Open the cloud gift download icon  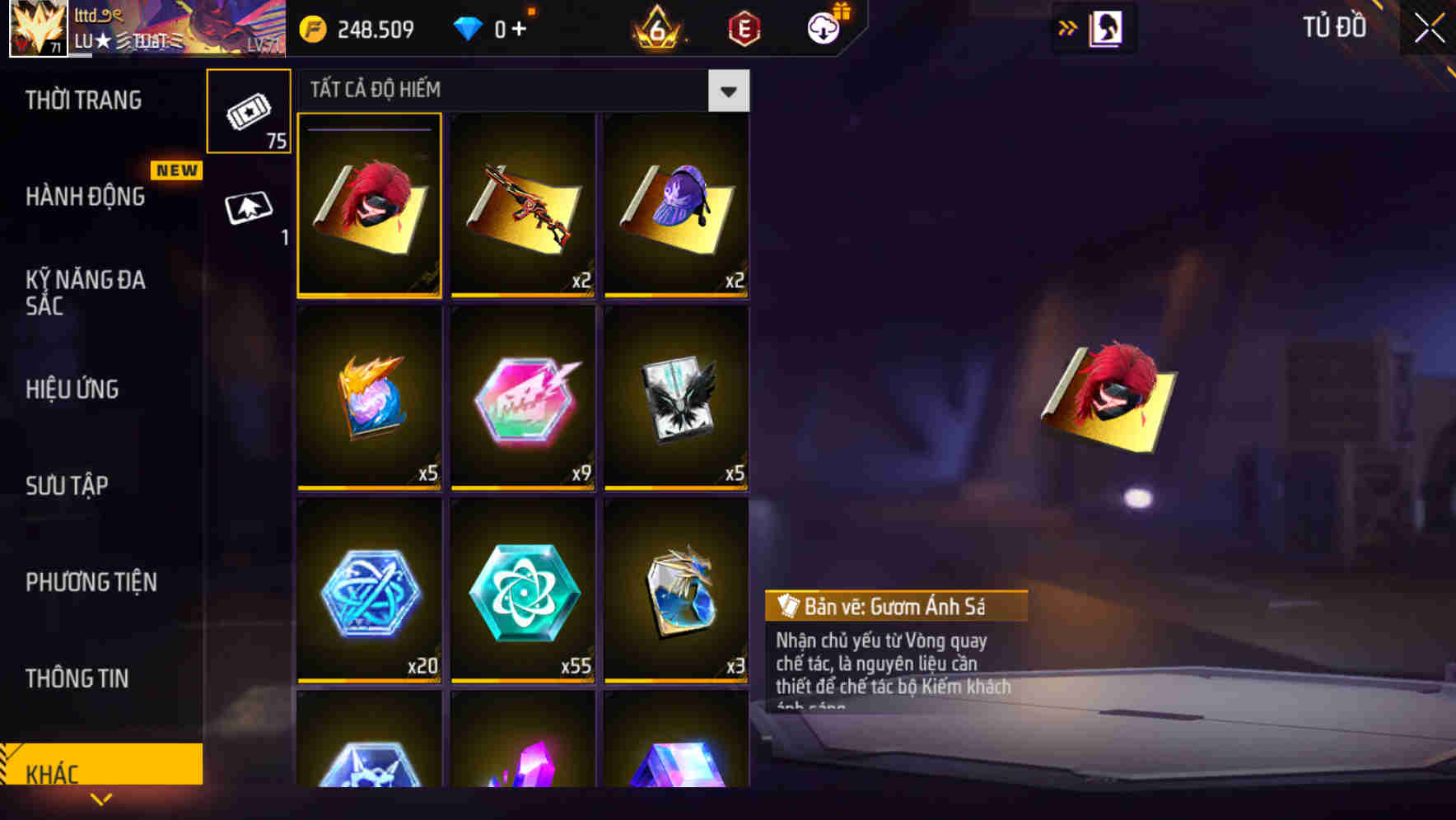tap(824, 27)
